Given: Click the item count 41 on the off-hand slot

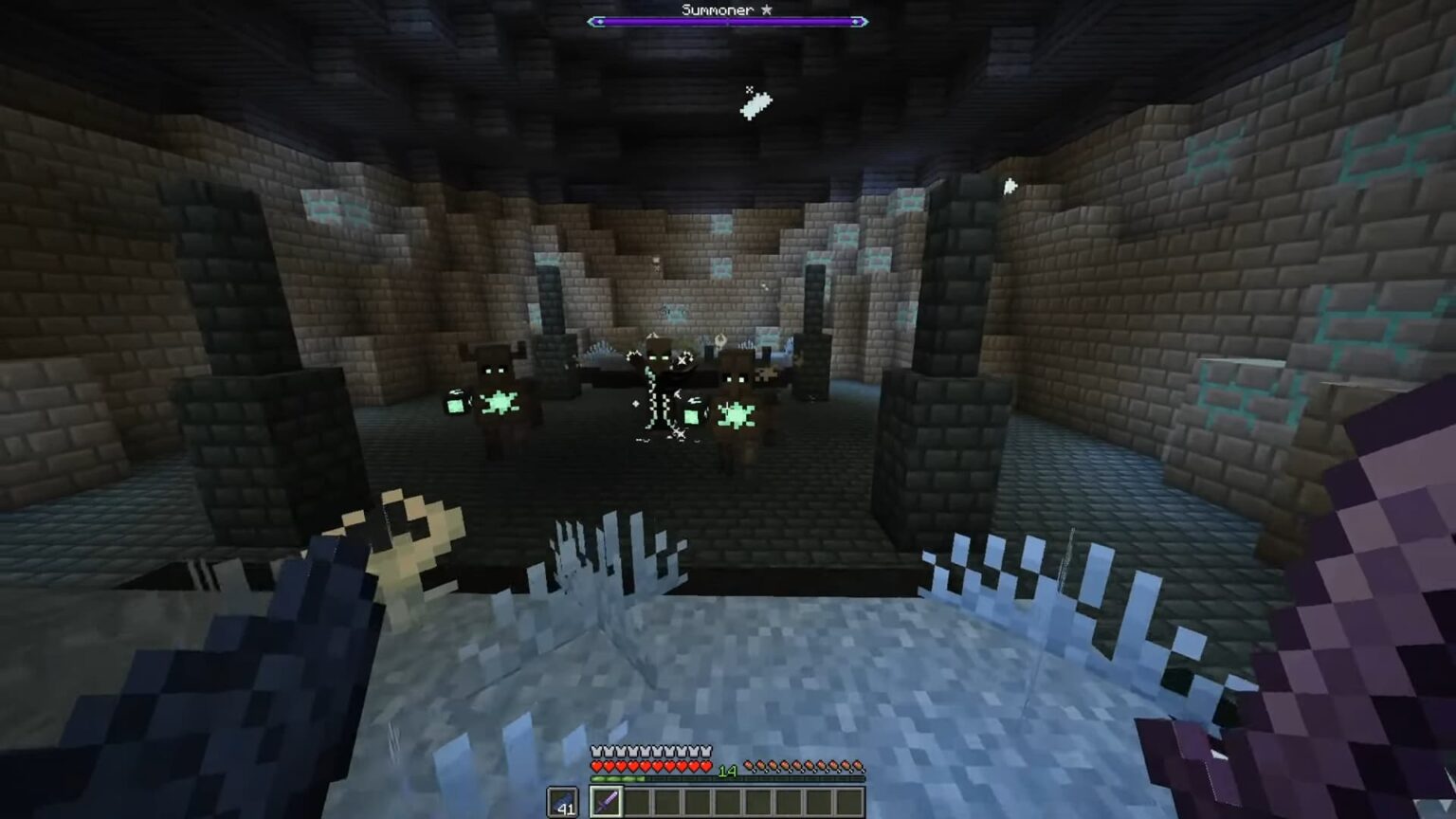Looking at the screenshot, I should coord(566,810).
